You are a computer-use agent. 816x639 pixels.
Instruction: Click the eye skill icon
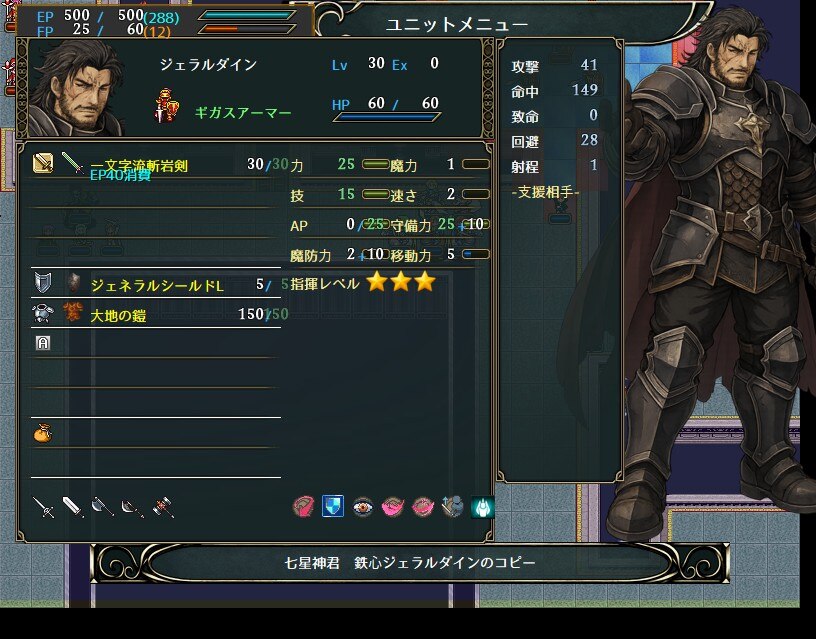click(x=363, y=507)
